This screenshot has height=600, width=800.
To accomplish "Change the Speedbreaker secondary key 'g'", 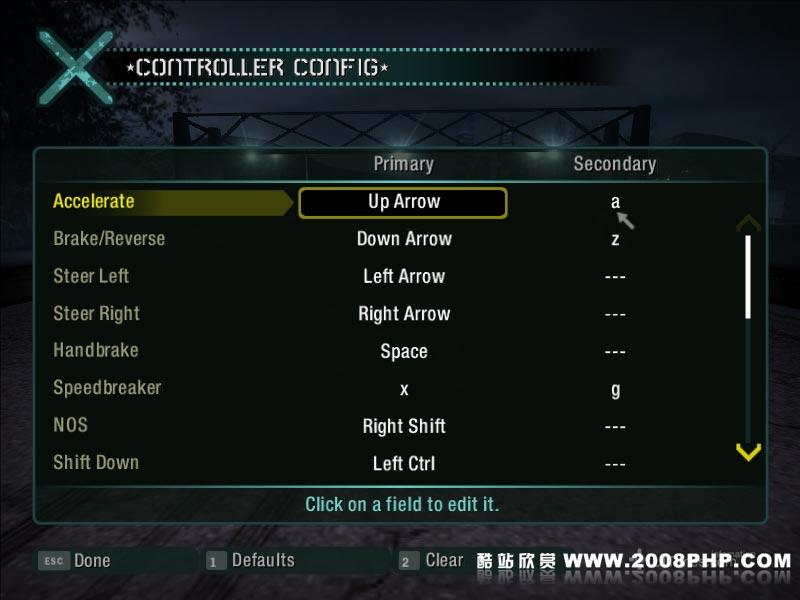I will pyautogui.click(x=615, y=389).
